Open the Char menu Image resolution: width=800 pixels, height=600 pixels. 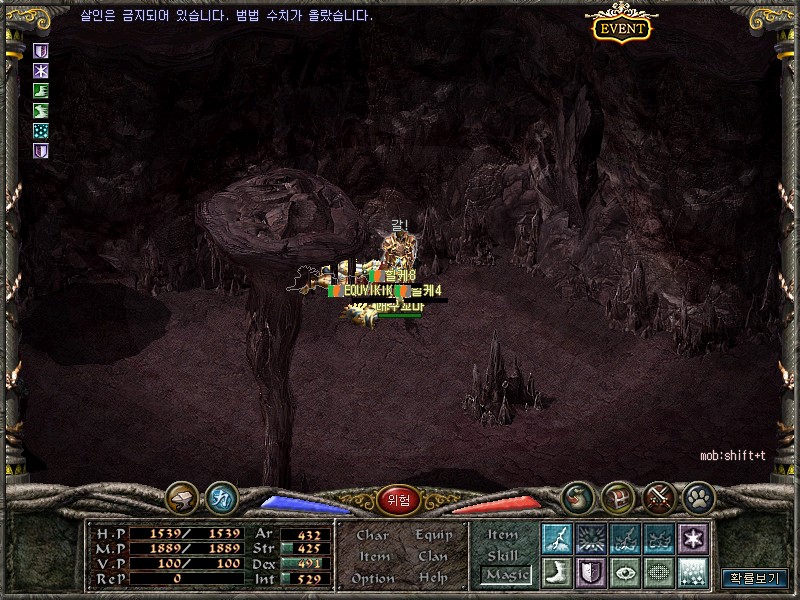point(373,535)
